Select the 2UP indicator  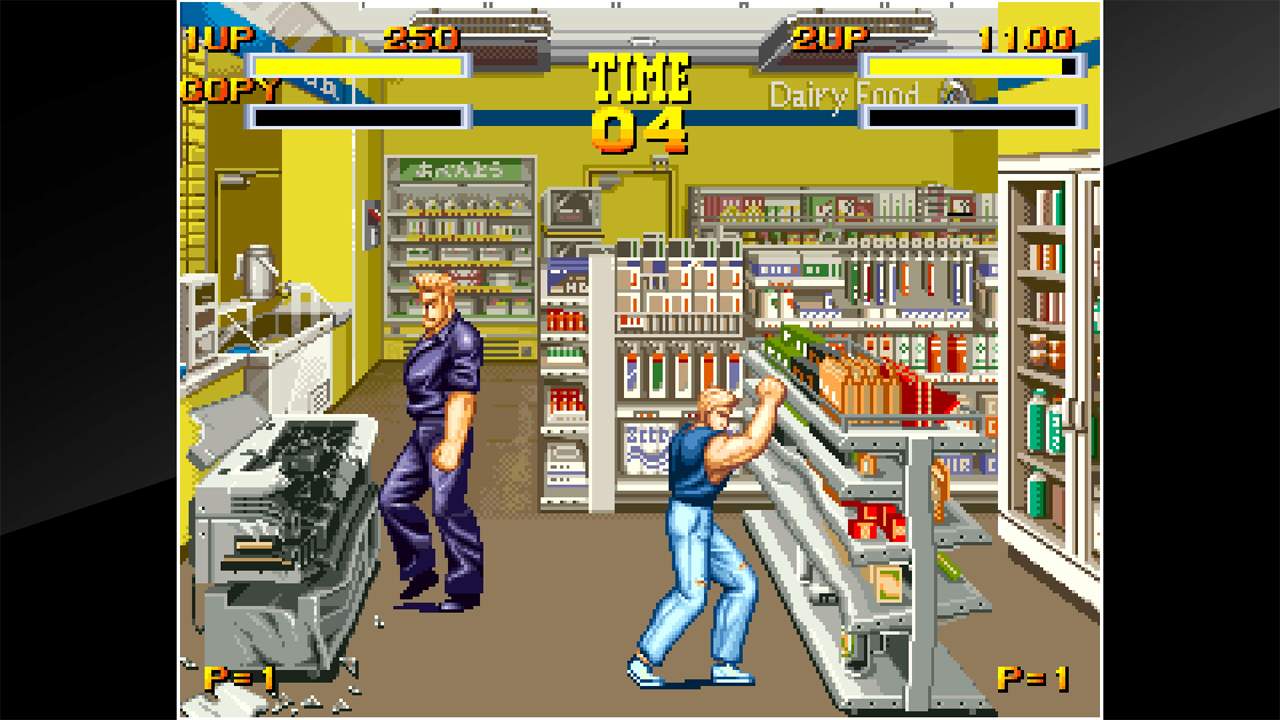[x=830, y=38]
